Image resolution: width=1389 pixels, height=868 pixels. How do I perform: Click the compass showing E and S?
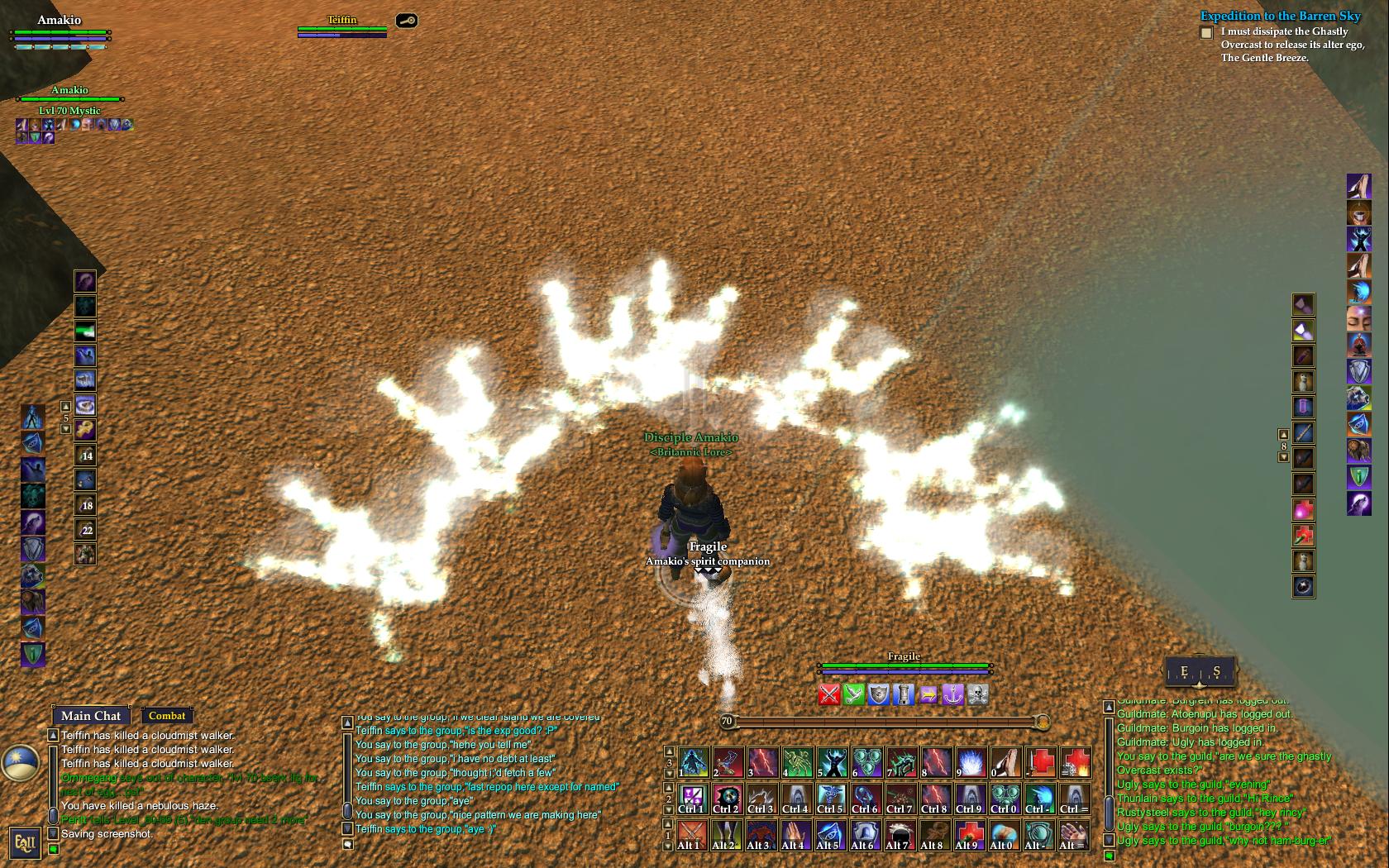pos(1200,672)
